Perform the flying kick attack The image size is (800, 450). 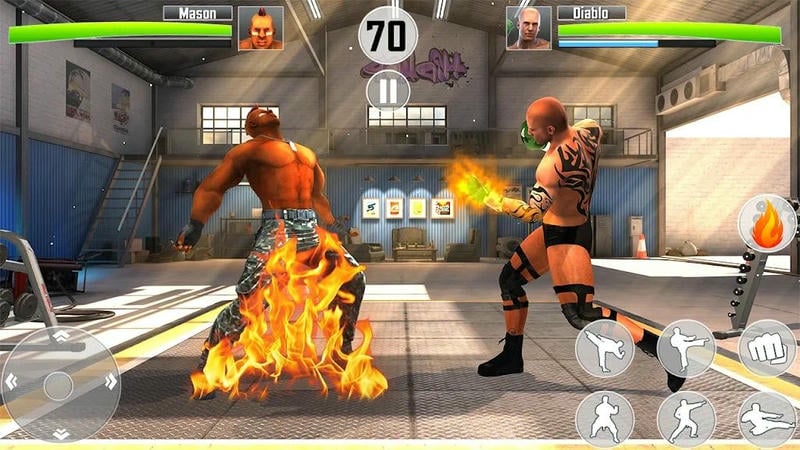pos(767,418)
